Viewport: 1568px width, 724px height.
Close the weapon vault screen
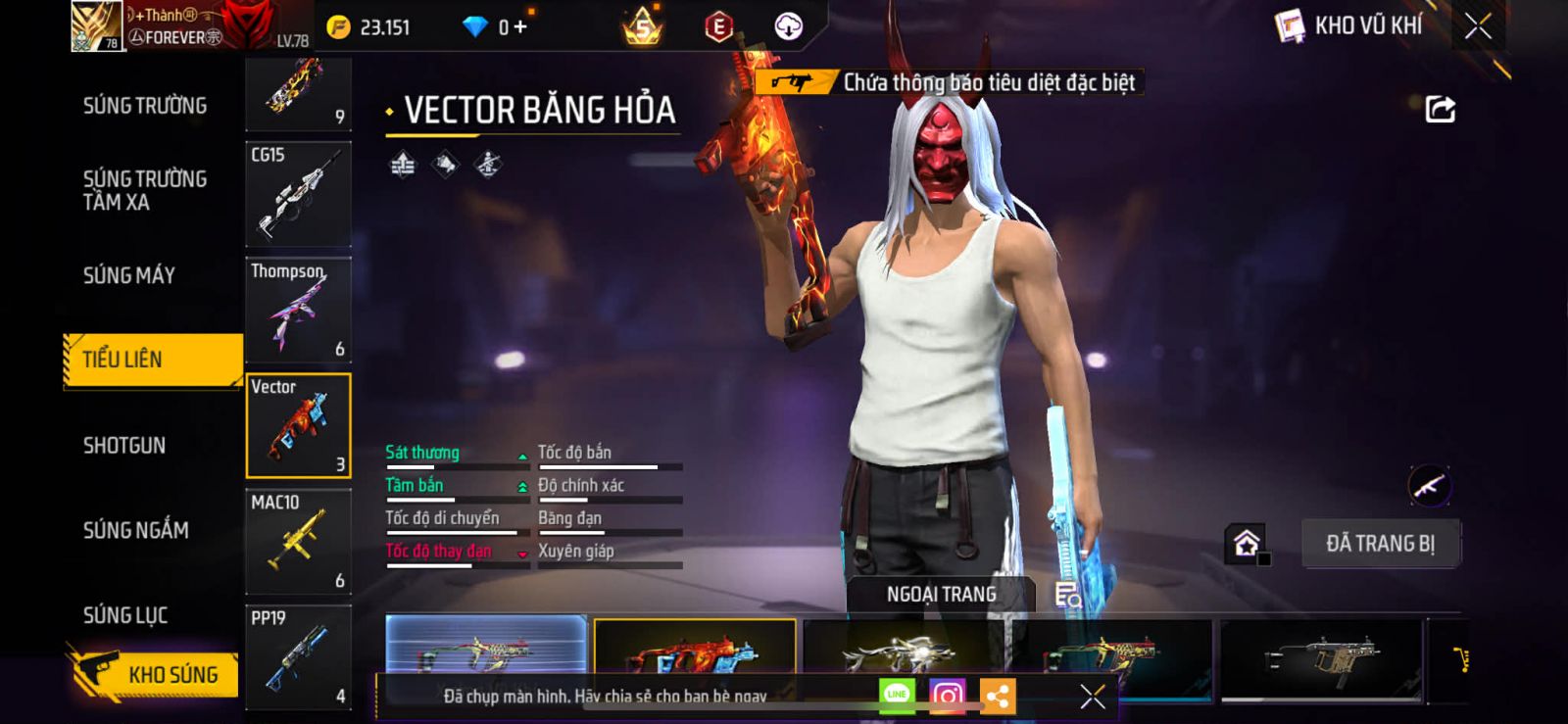pos(1478,26)
